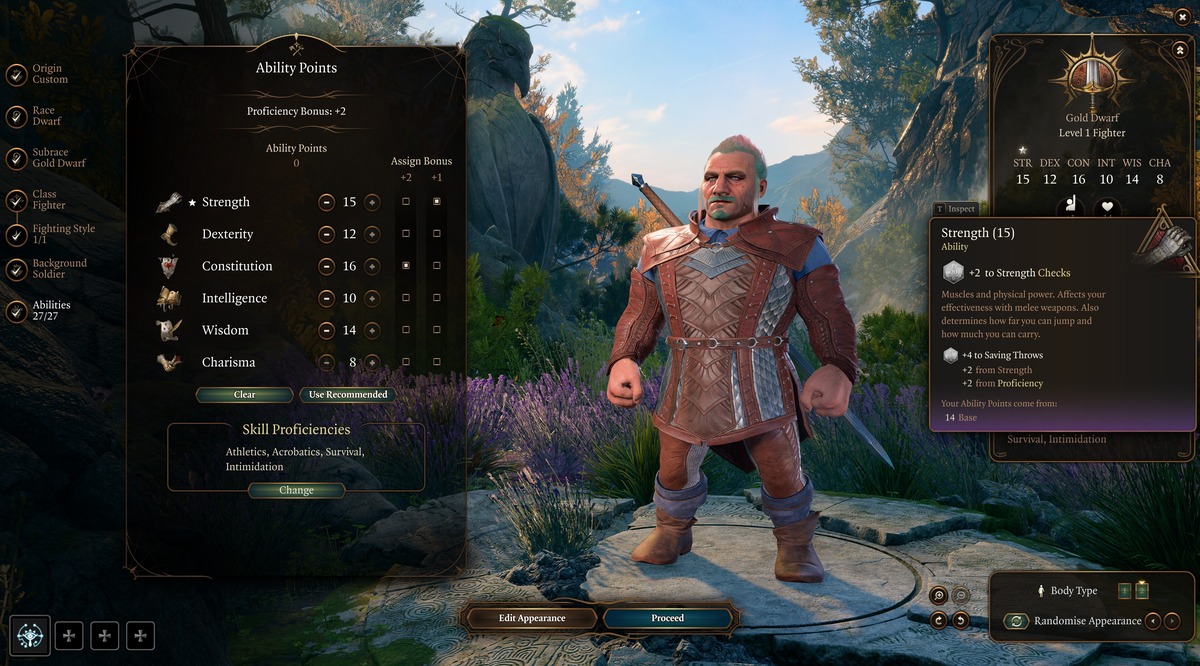
Task: Assign the +2 bonus to Intelligence
Action: tap(405, 298)
